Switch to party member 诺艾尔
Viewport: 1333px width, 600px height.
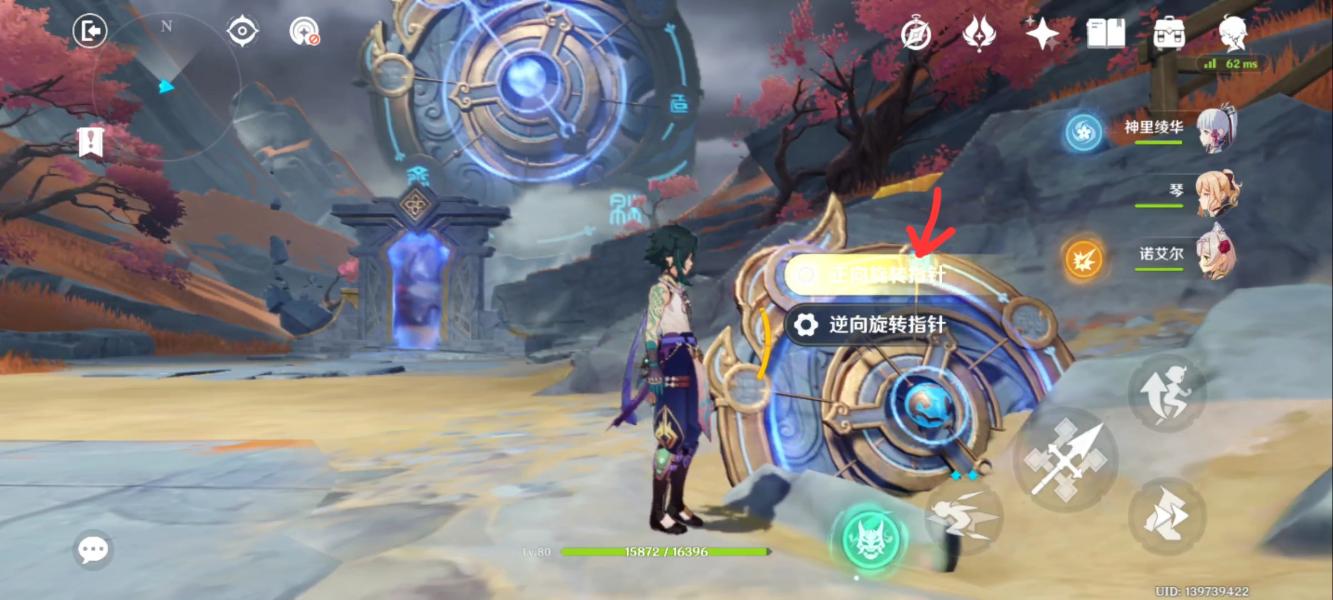pyautogui.click(x=1213, y=255)
